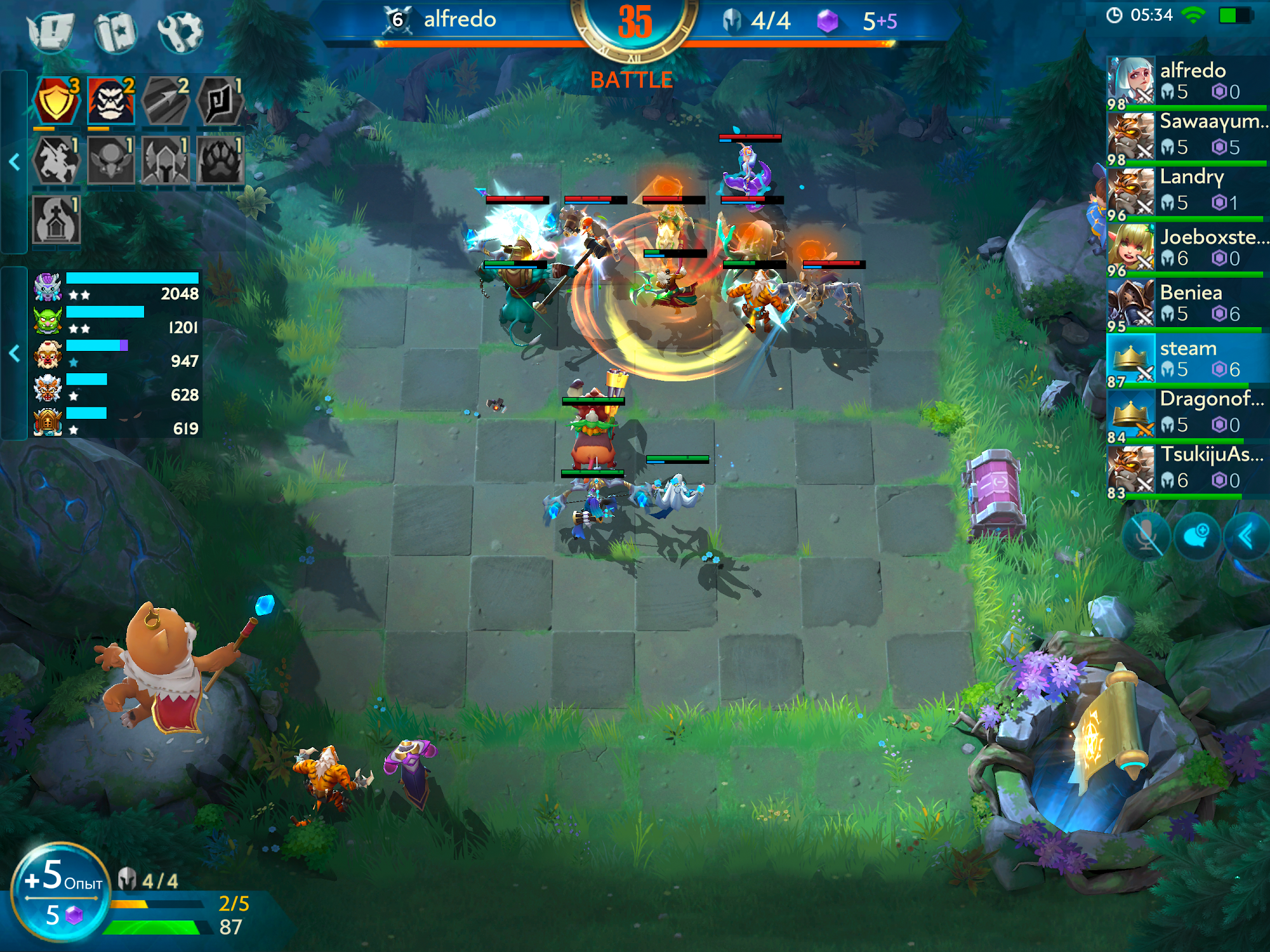Select the arrow hunter synergy icon
This screenshot has width=1270, height=952.
[x=166, y=101]
